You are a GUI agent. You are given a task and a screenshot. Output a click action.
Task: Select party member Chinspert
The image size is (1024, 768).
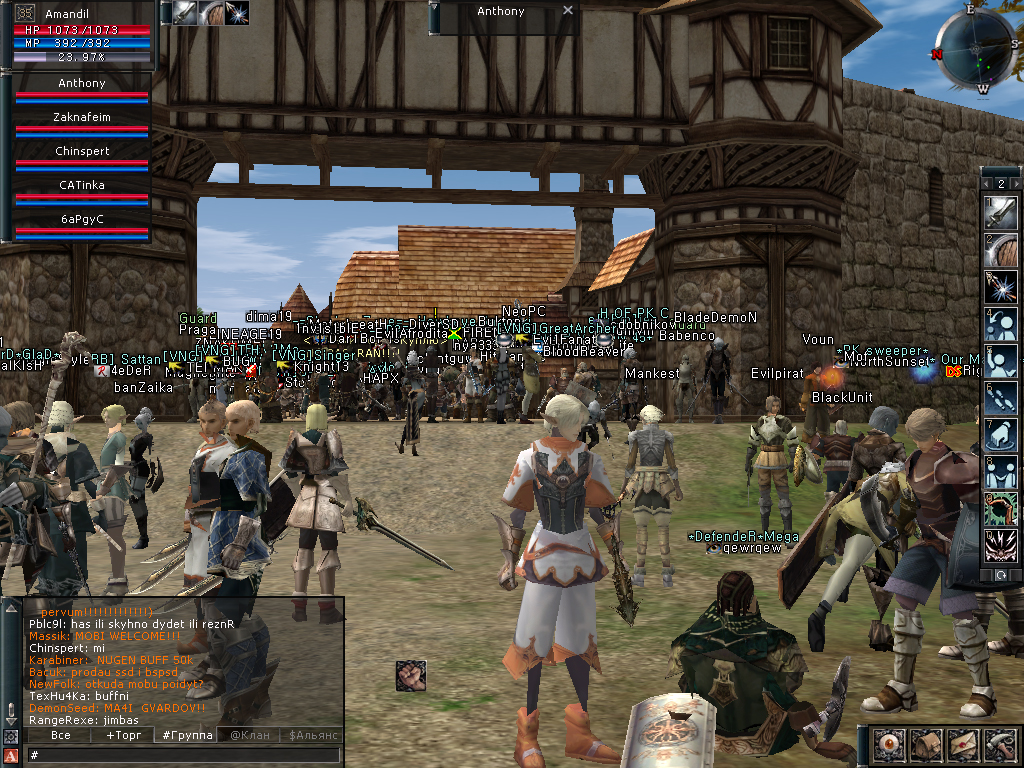[82, 152]
